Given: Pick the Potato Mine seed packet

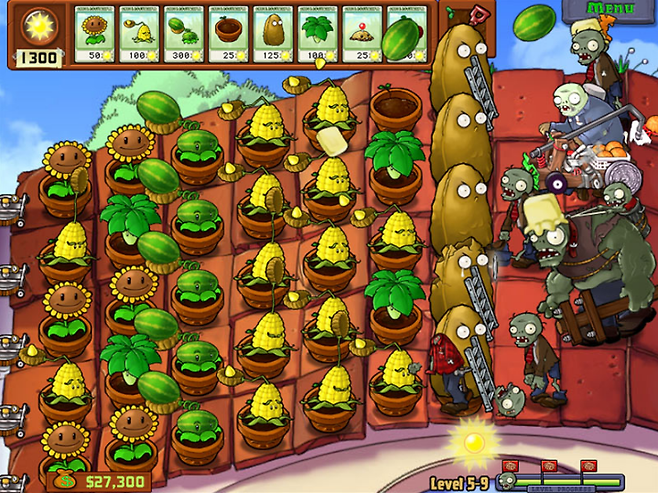Looking at the screenshot, I should click(364, 33).
